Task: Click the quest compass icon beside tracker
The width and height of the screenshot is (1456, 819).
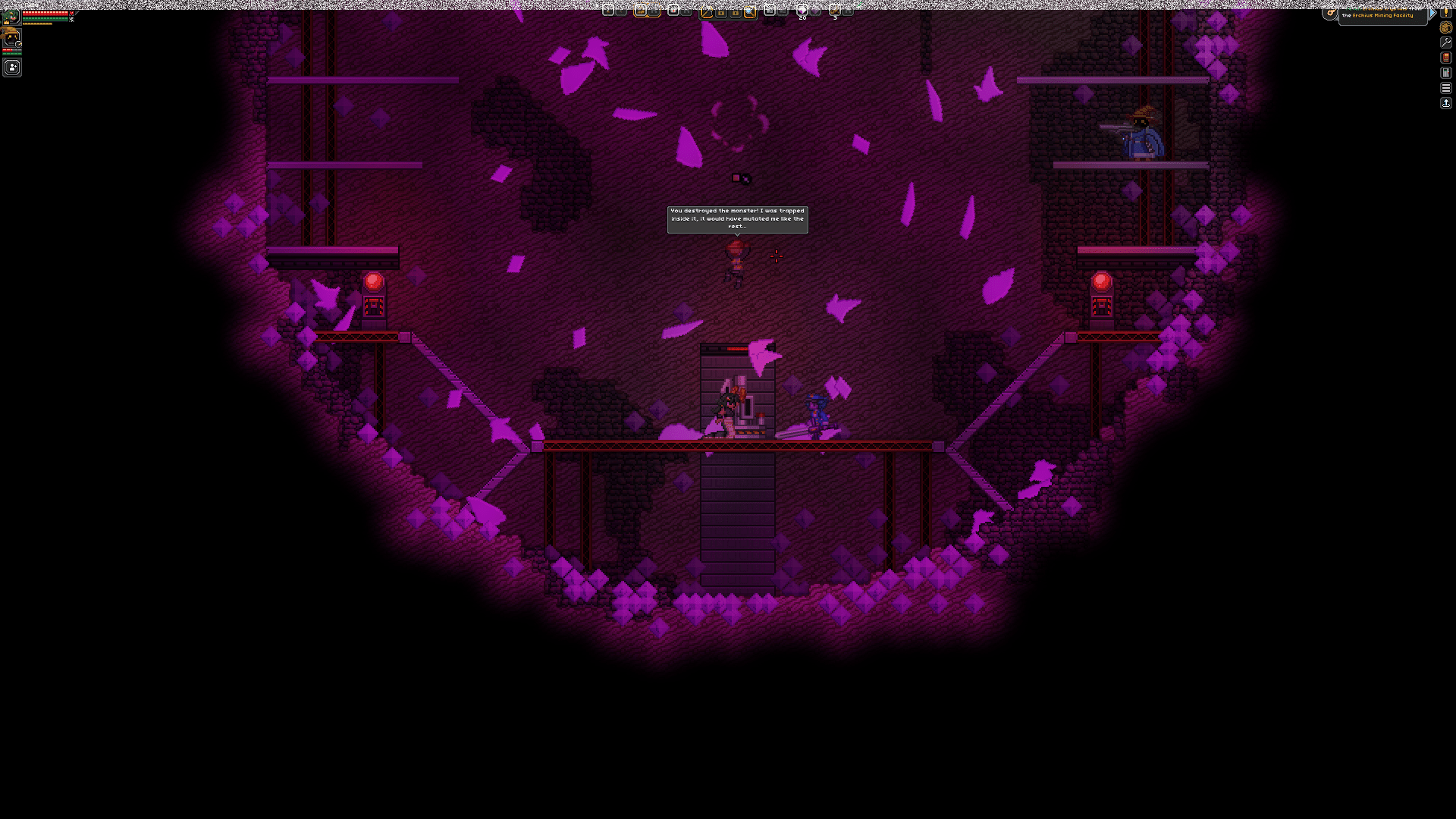Action: (x=1330, y=13)
